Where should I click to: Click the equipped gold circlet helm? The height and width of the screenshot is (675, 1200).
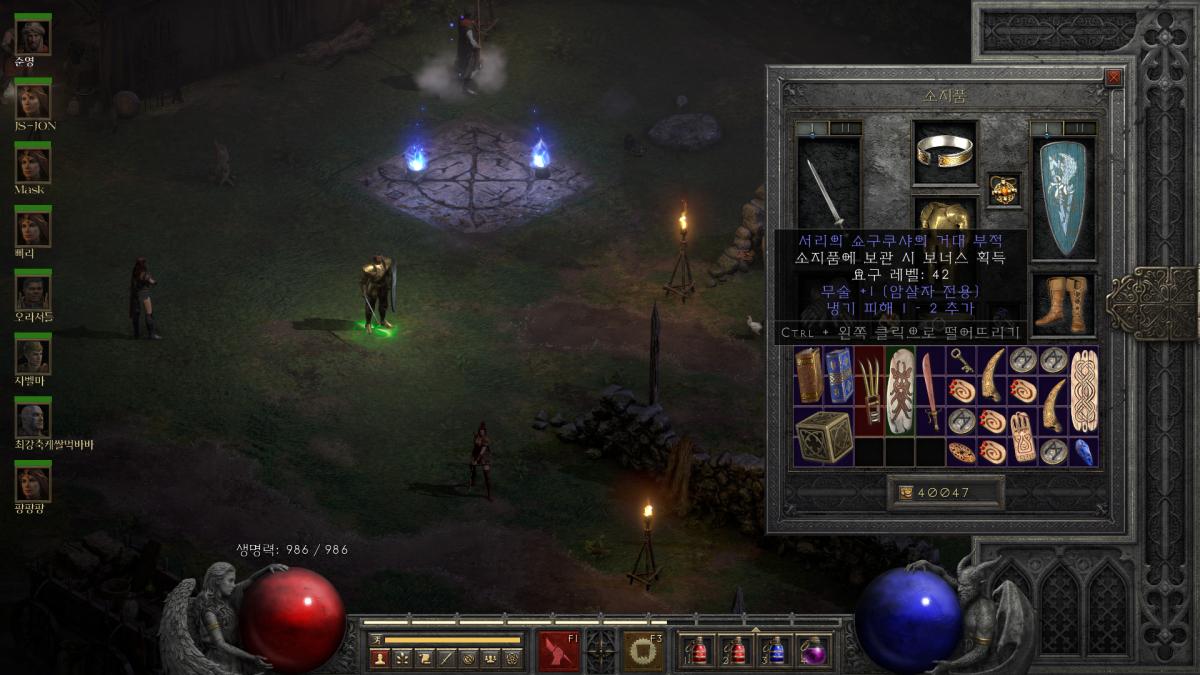(x=944, y=151)
